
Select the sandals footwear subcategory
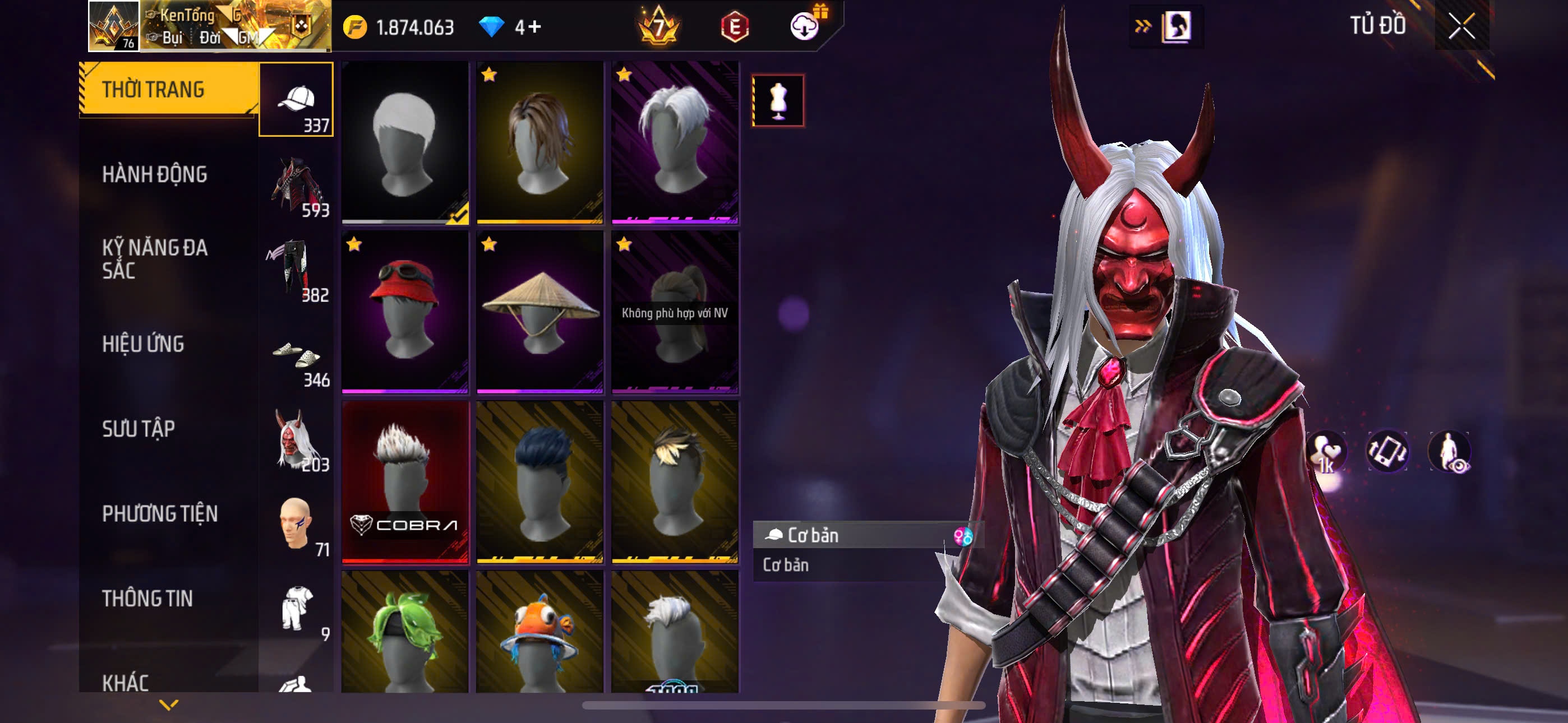(x=297, y=359)
